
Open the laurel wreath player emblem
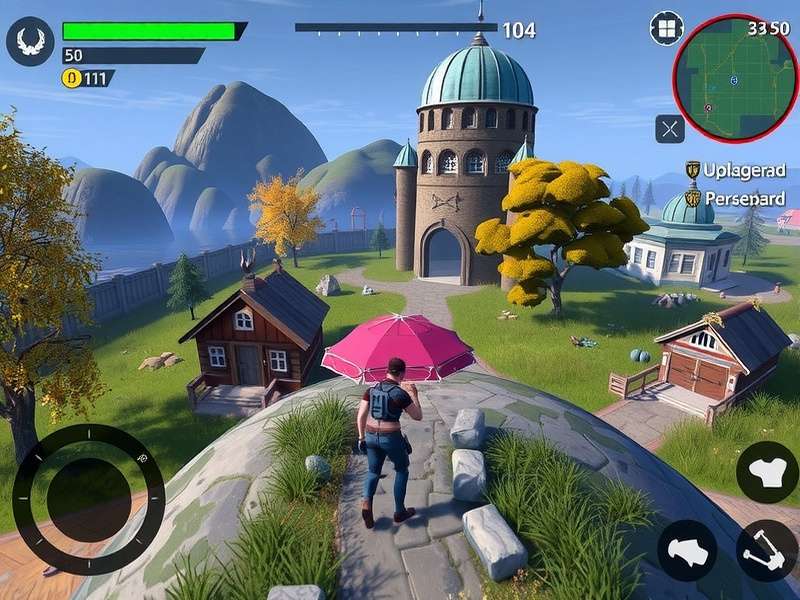click(x=30, y=42)
